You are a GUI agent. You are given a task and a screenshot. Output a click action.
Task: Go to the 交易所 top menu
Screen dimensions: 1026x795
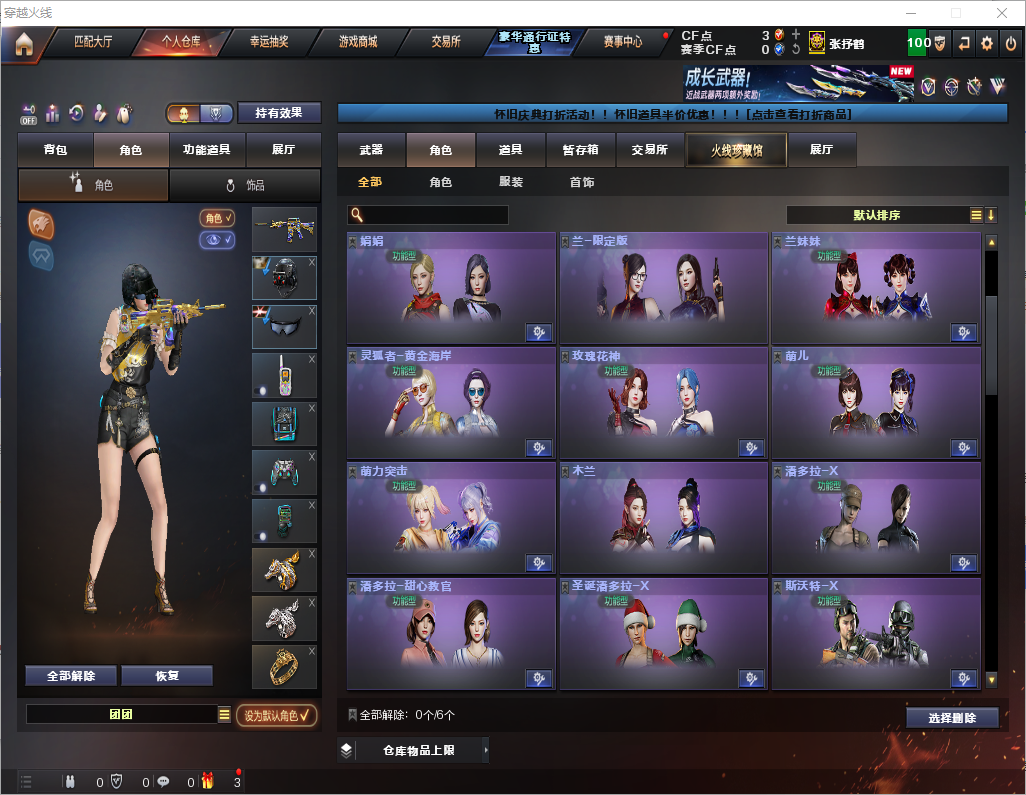point(446,42)
